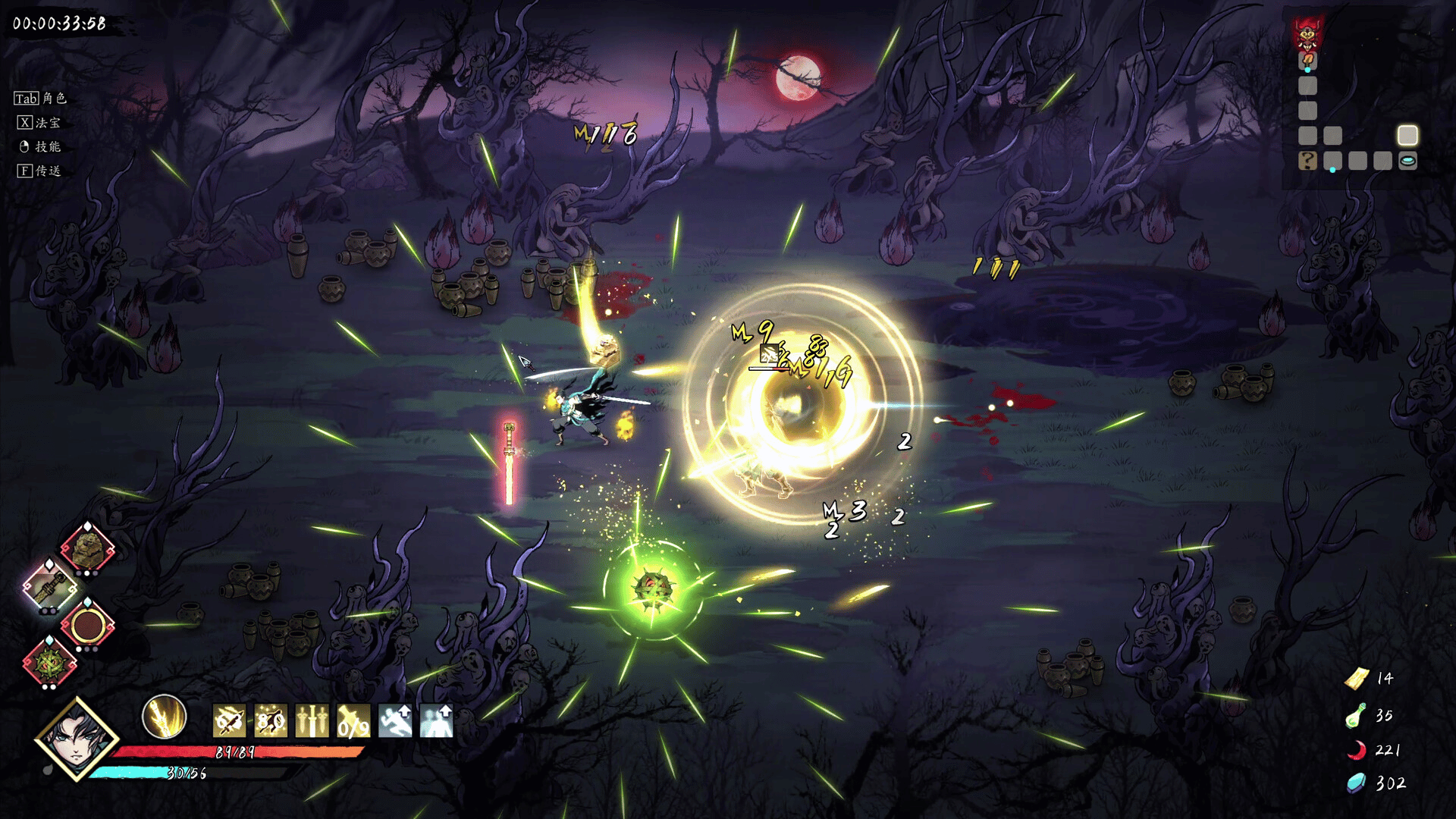Image resolution: width=1456 pixels, height=819 pixels.
Task: Click the three golden swords buff icon
Action: [312, 720]
